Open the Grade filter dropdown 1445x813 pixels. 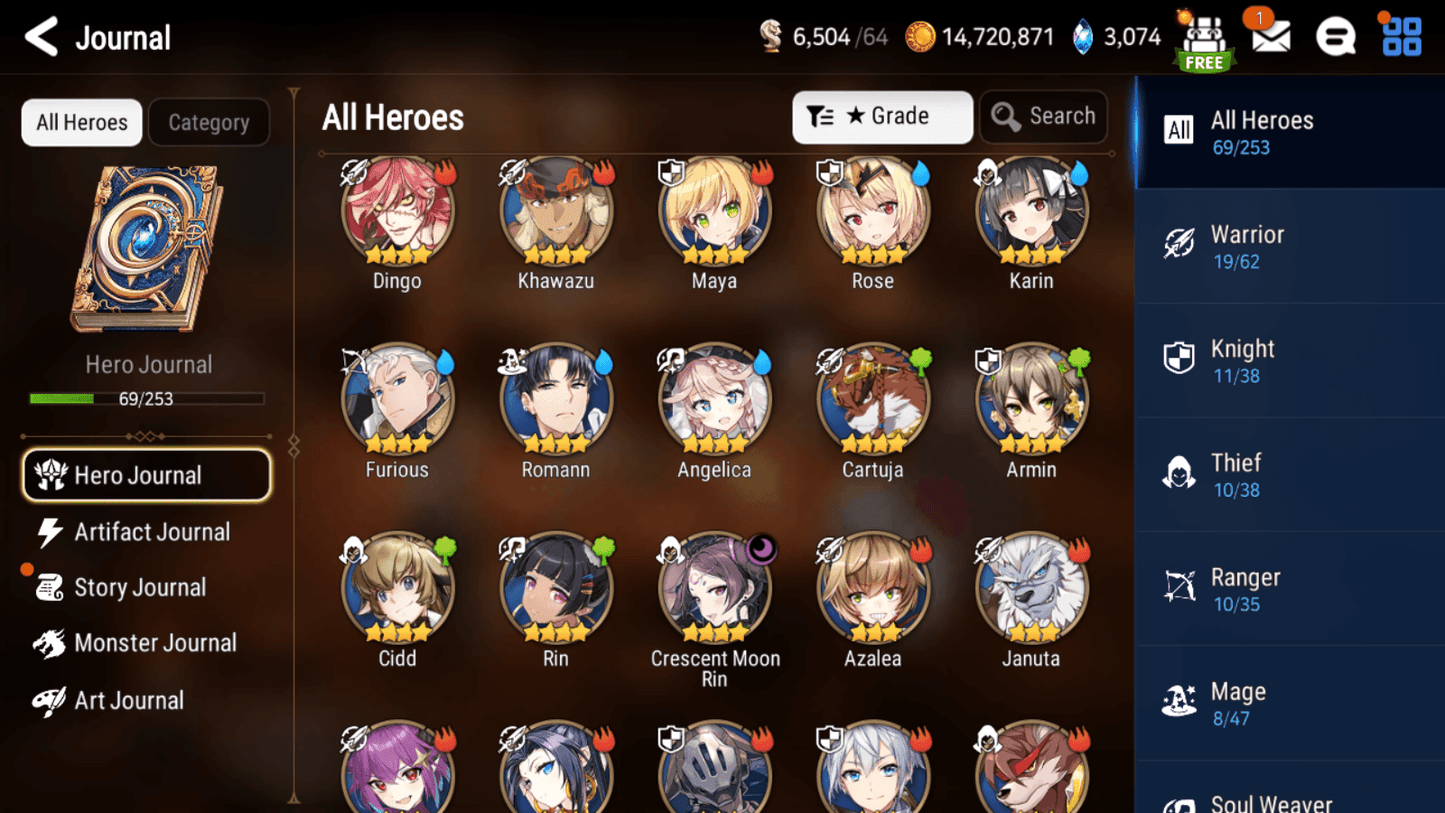click(x=882, y=116)
